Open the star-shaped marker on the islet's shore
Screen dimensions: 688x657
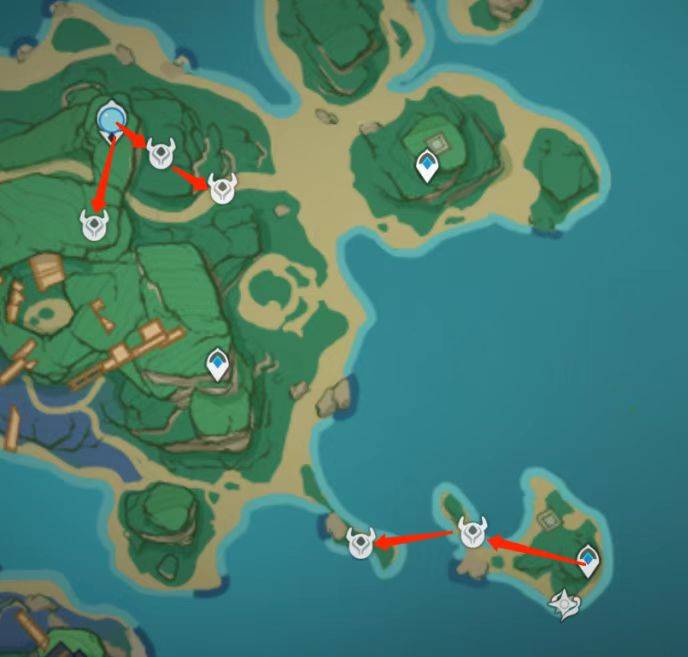click(x=568, y=603)
